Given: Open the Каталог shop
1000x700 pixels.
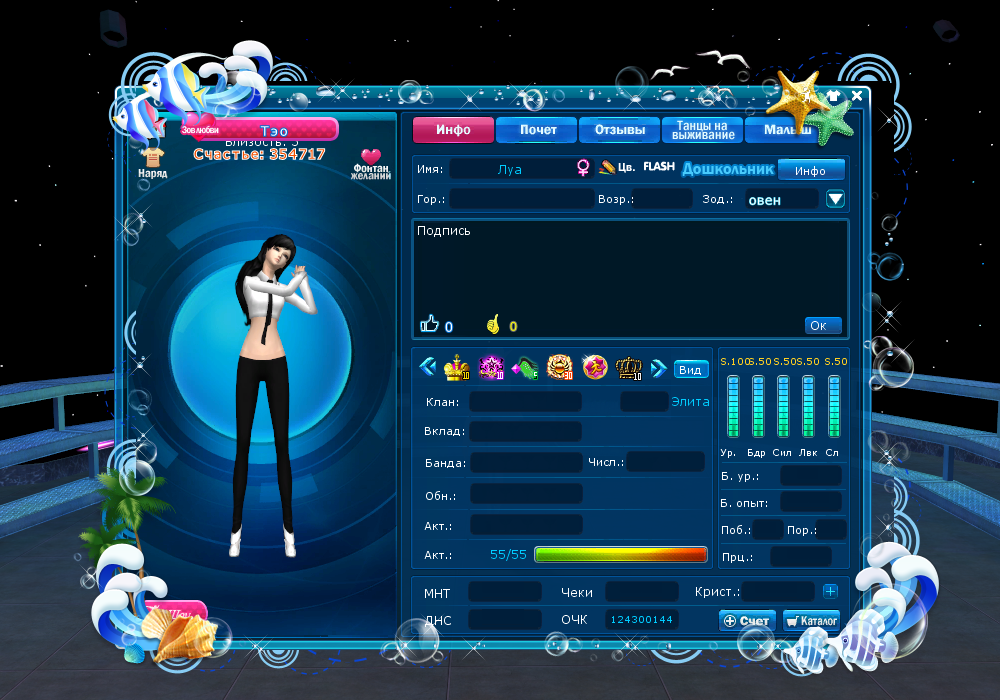Looking at the screenshot, I should [811, 621].
